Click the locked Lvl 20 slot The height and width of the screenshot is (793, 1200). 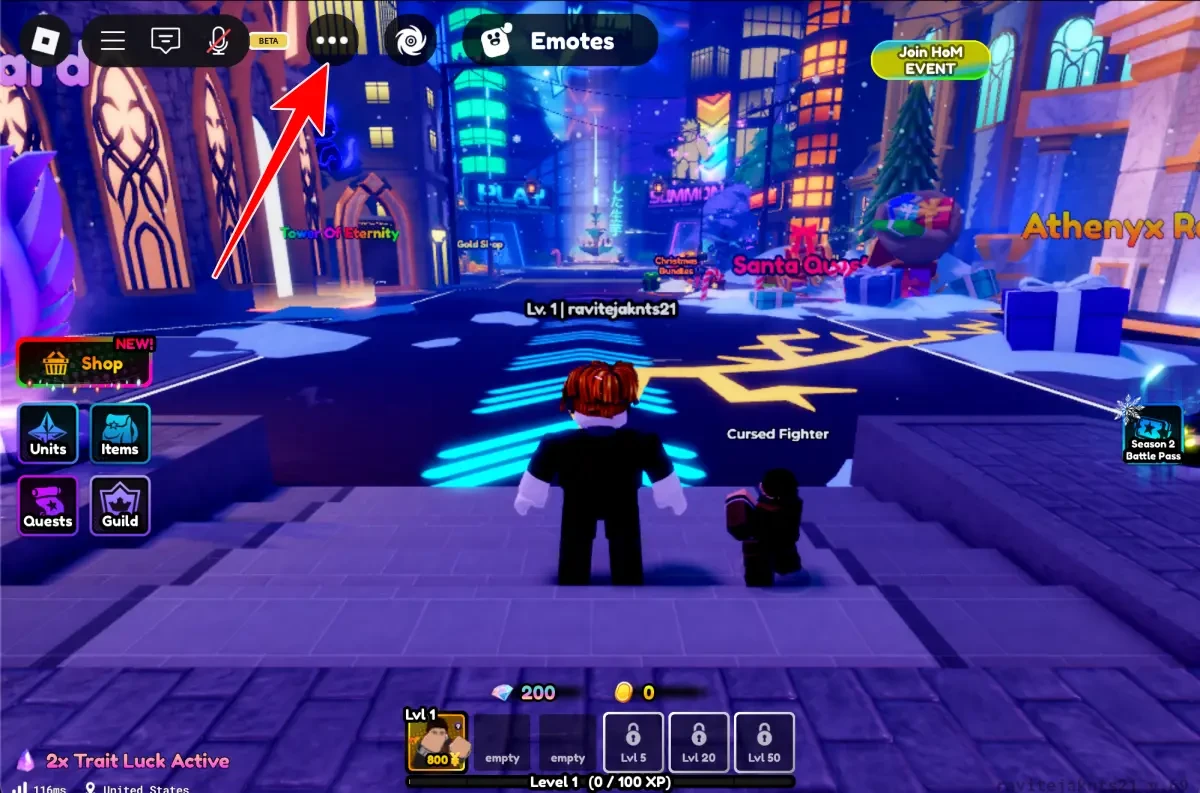click(x=699, y=742)
